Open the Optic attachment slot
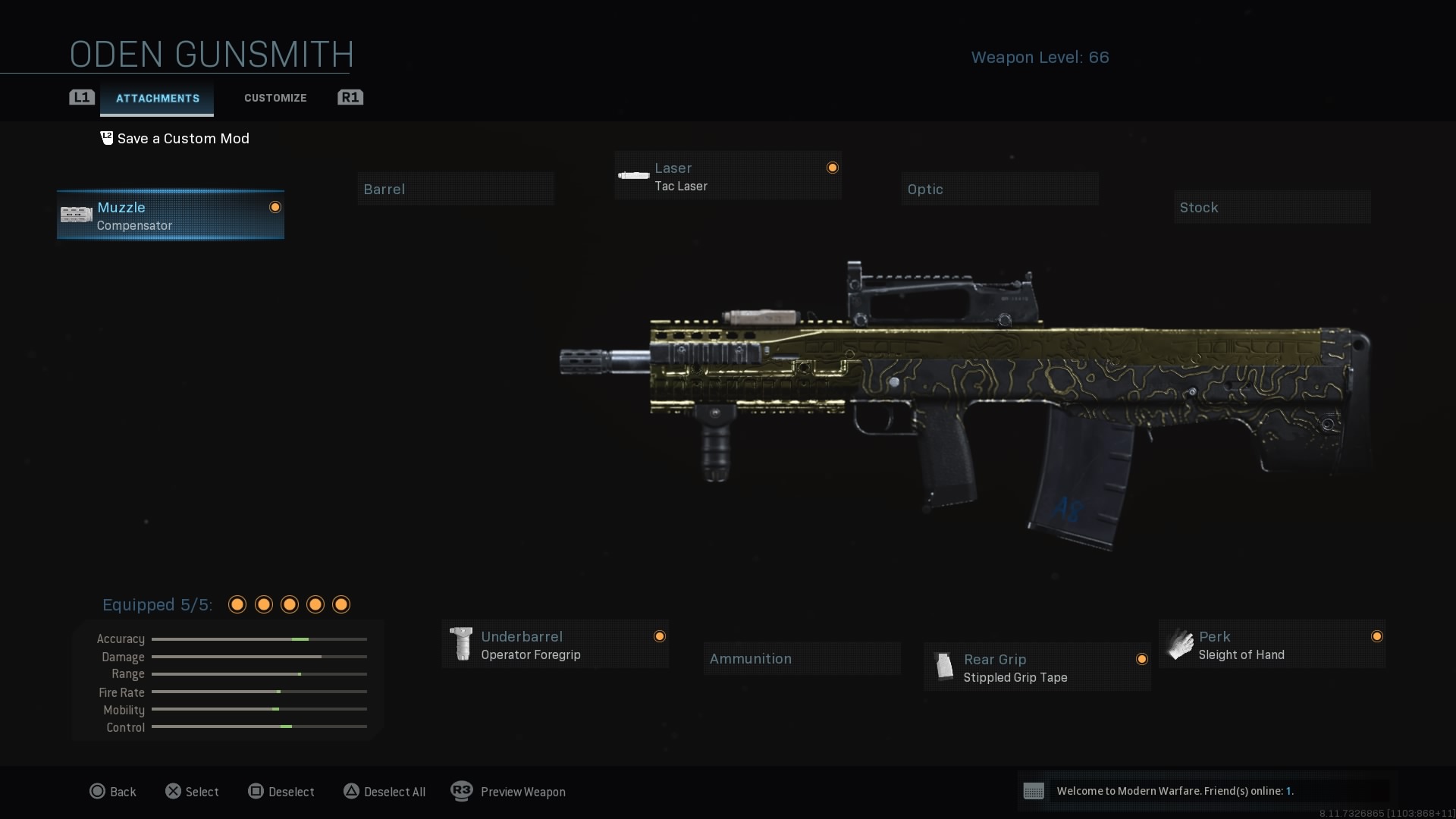The width and height of the screenshot is (1456, 819). click(x=999, y=188)
